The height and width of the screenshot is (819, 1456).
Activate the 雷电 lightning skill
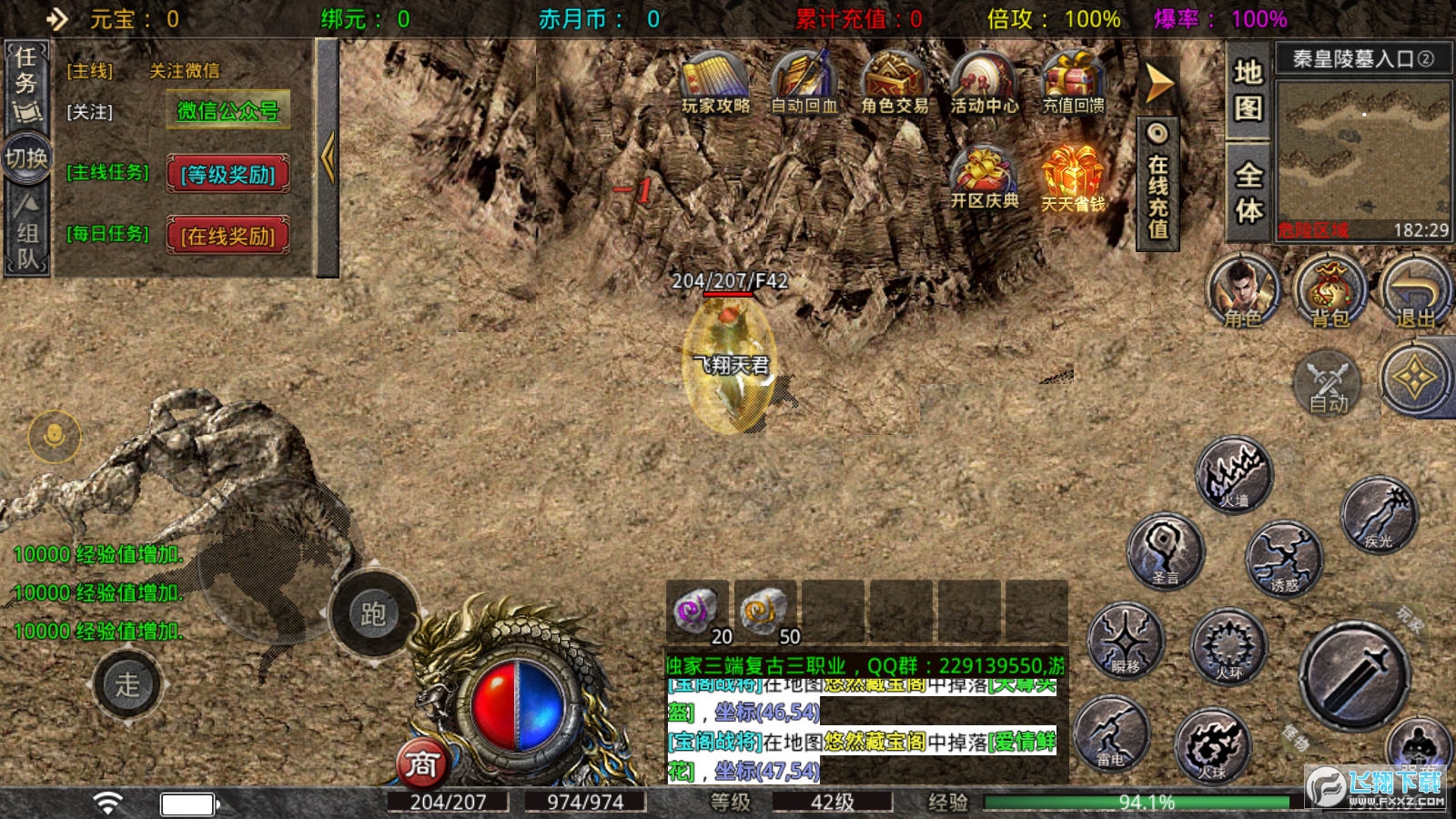click(1111, 735)
